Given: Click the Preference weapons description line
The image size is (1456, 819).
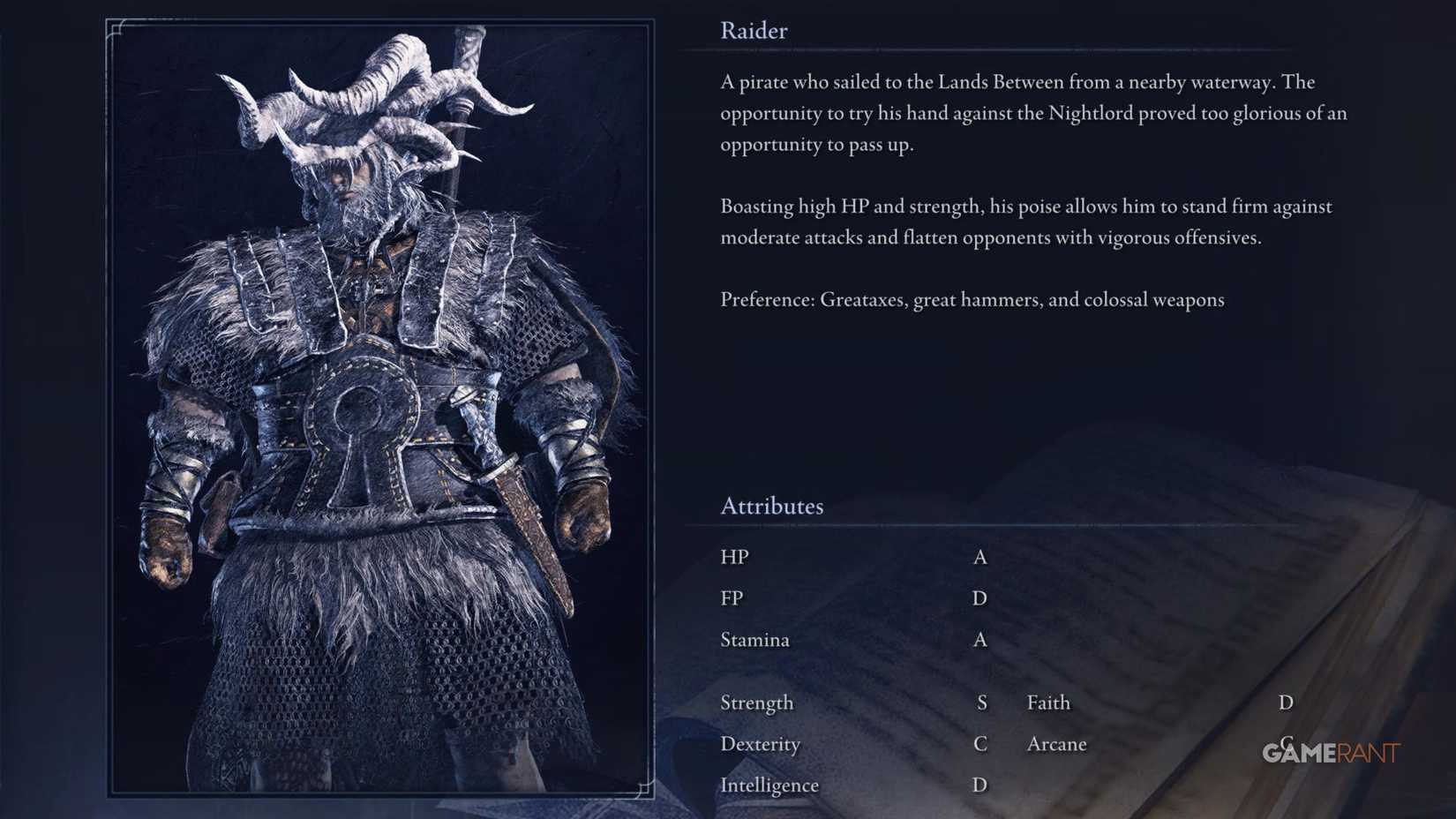Looking at the screenshot, I should (971, 299).
